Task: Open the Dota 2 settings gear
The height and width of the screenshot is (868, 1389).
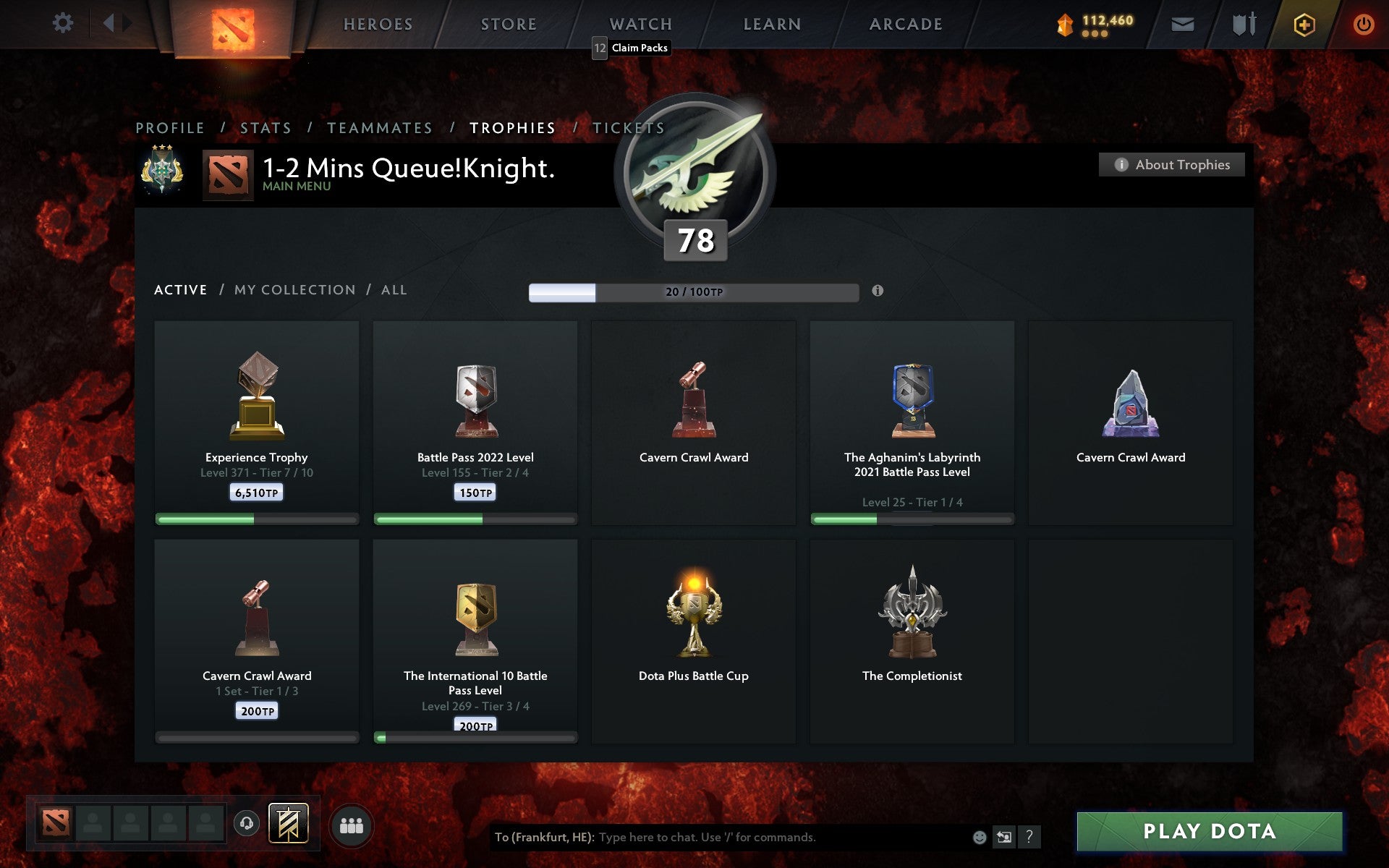Action: point(64,23)
